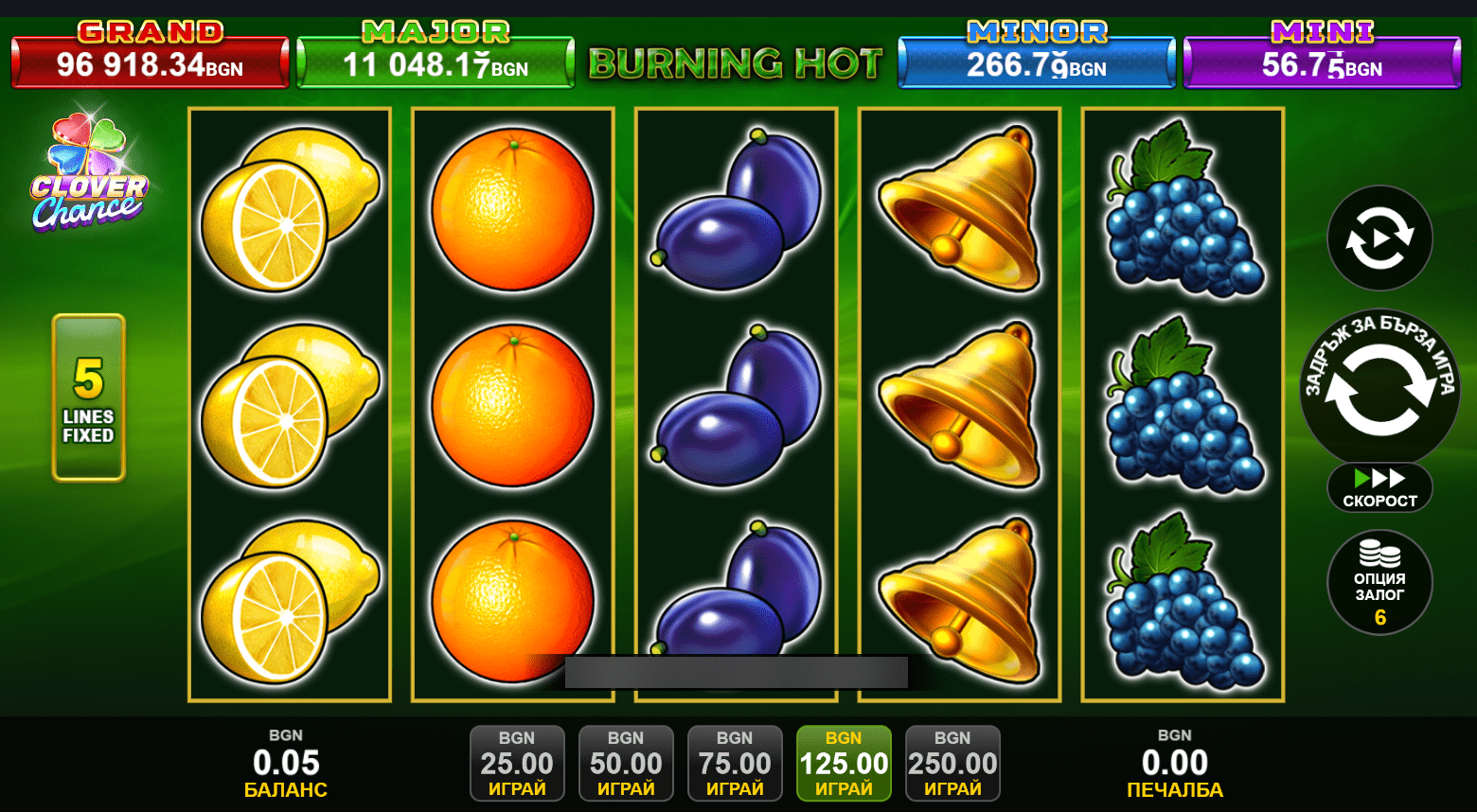Activate the autoplay button with play arrow

pos(1379,238)
